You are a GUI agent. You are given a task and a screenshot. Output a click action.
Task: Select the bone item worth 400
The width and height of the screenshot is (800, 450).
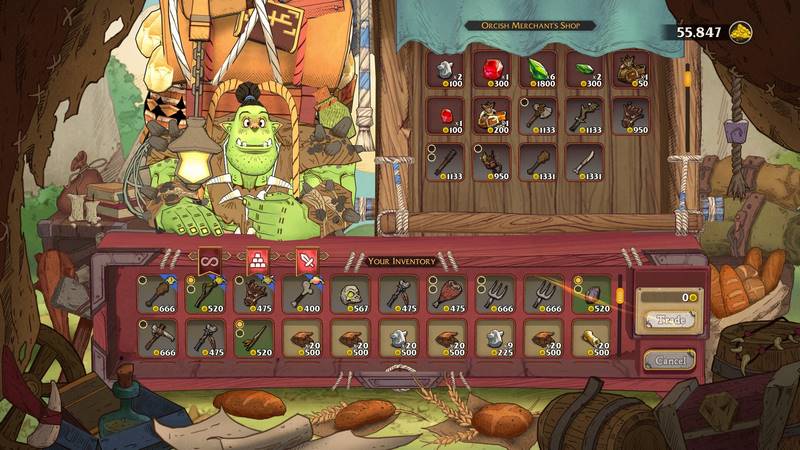(304, 295)
